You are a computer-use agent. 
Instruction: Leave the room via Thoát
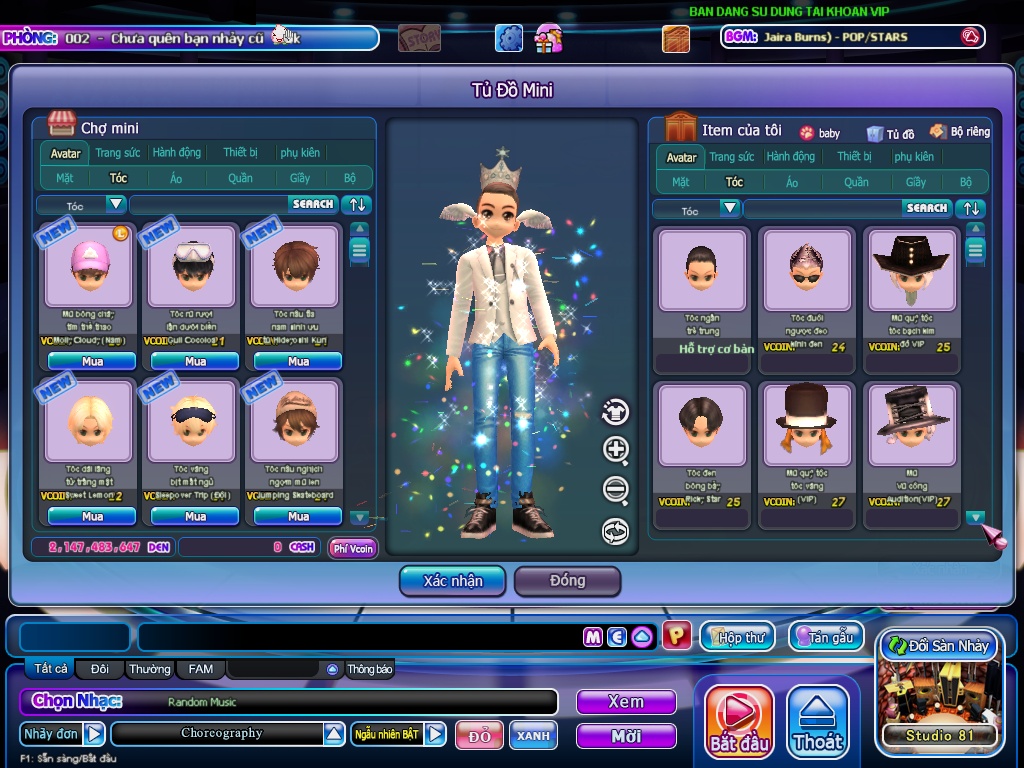point(818,720)
